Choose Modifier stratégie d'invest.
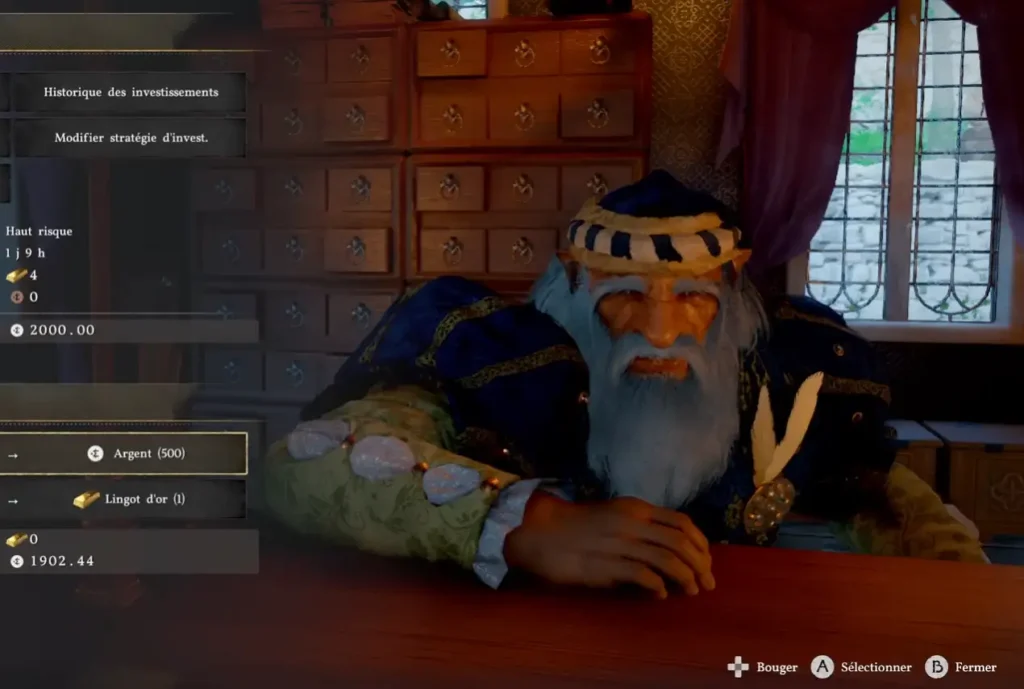The image size is (1024, 689). [x=130, y=138]
